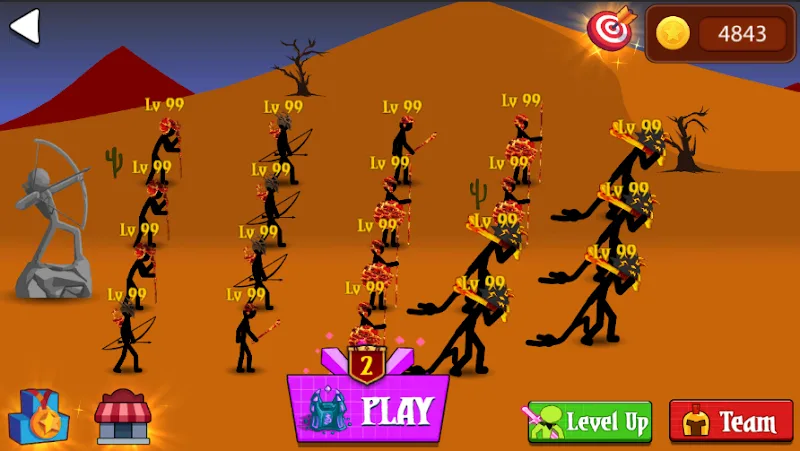Open the Level Up menu

coord(590,422)
